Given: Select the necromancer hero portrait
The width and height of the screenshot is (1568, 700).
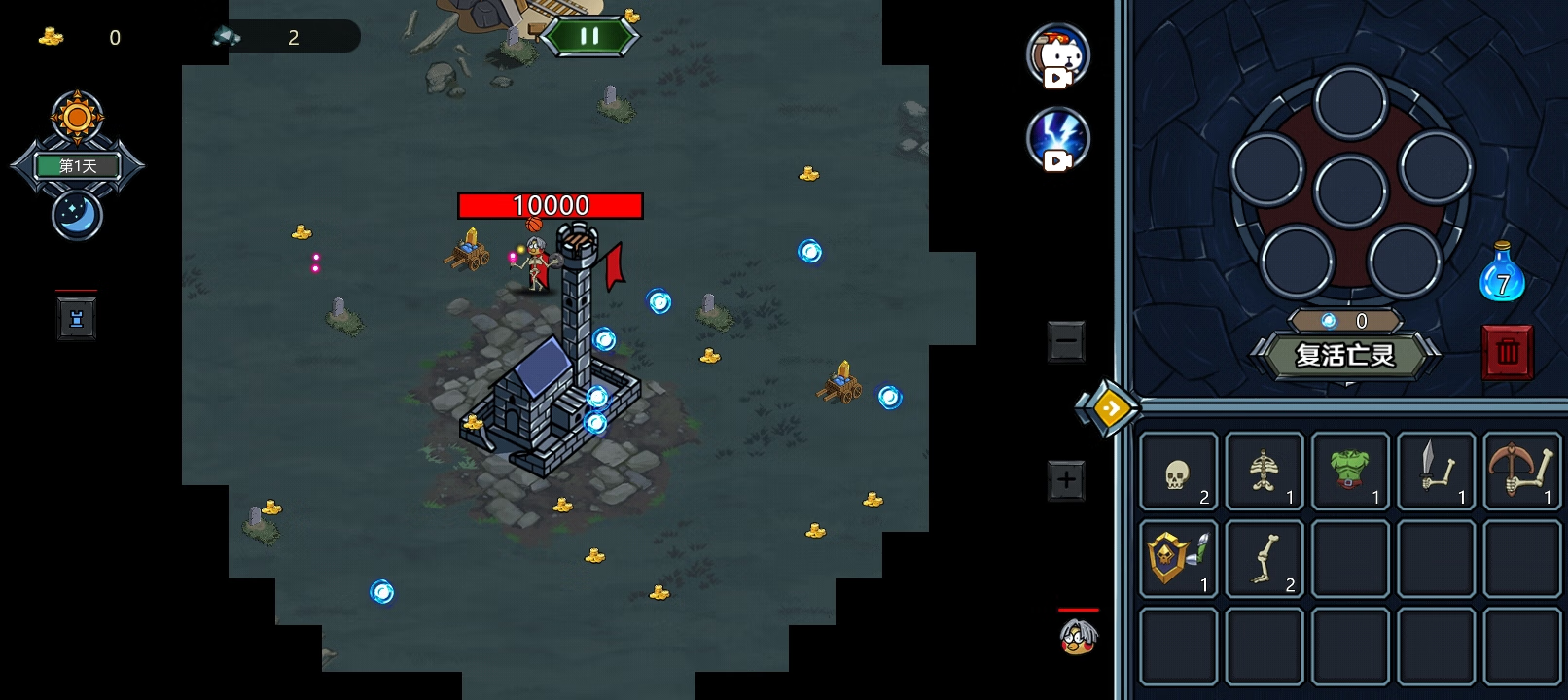Looking at the screenshot, I should click(1078, 636).
